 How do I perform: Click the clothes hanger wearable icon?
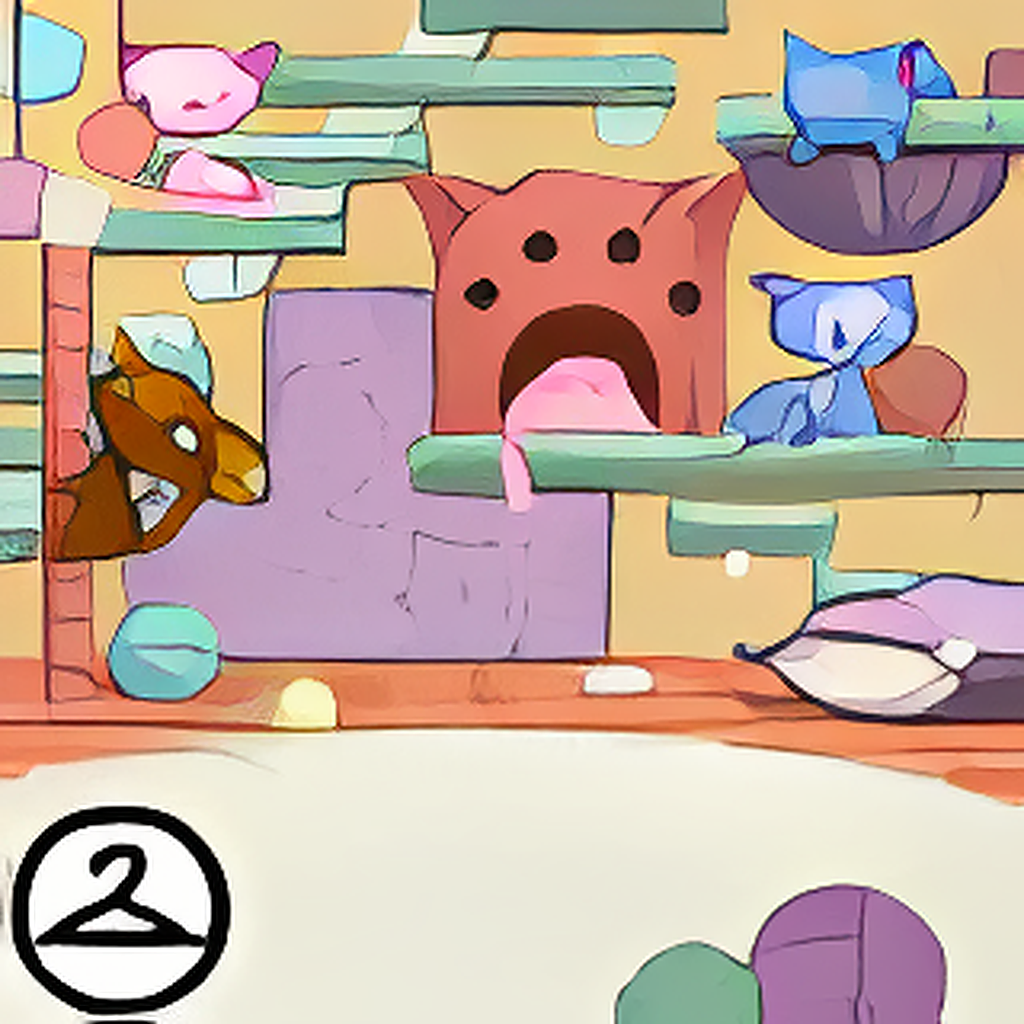click(x=120, y=910)
